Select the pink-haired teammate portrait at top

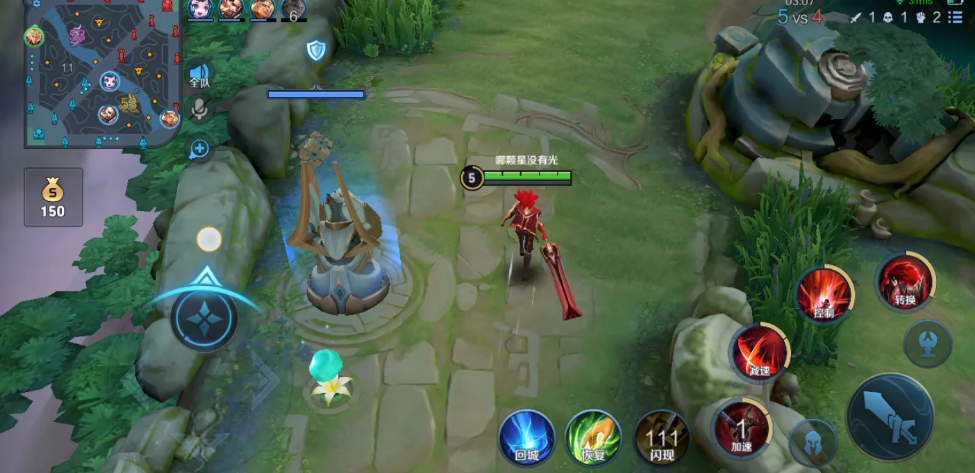click(199, 9)
